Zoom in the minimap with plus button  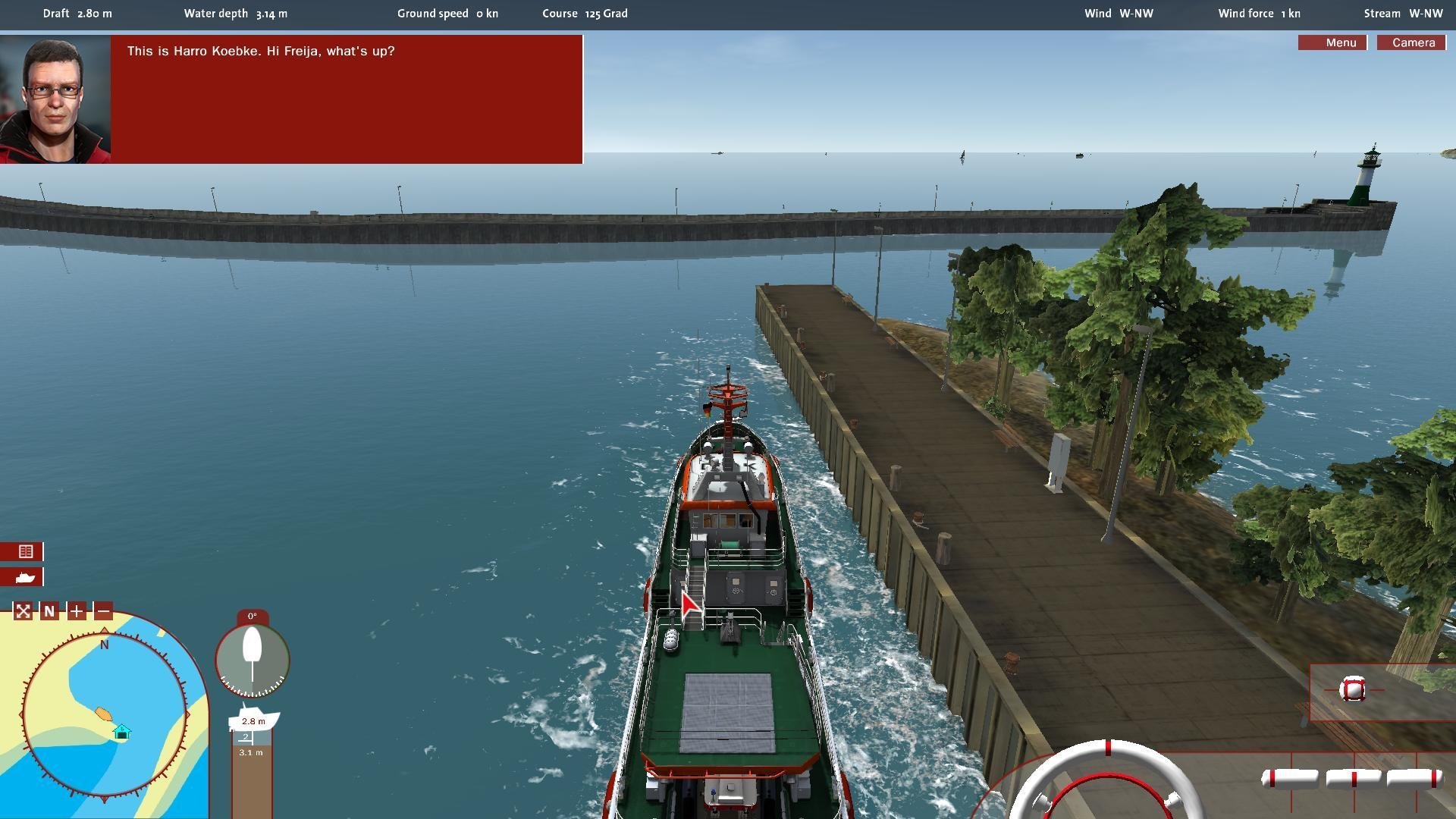pos(77,611)
